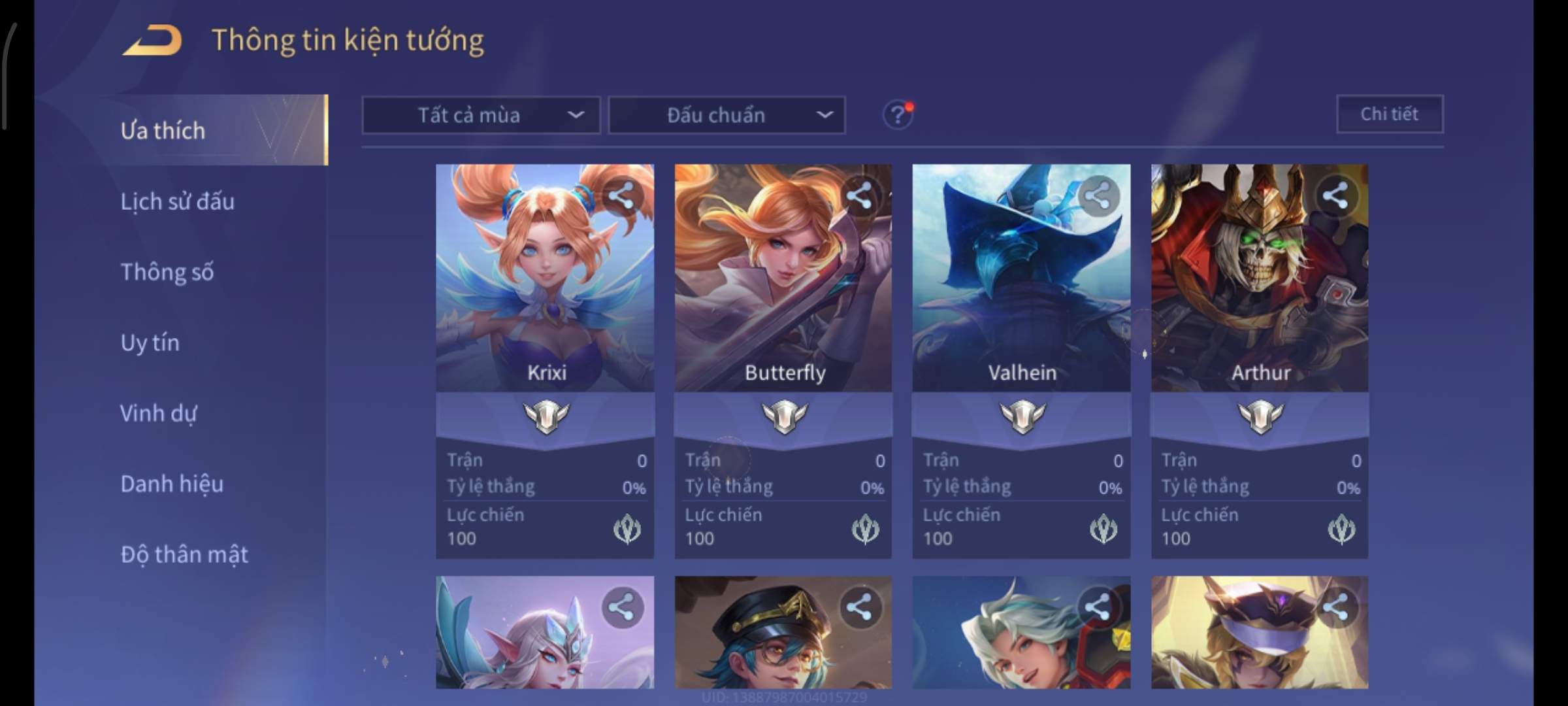Image resolution: width=1568 pixels, height=706 pixels.
Task: Open the Lịch sử đấu tab
Action: (177, 201)
